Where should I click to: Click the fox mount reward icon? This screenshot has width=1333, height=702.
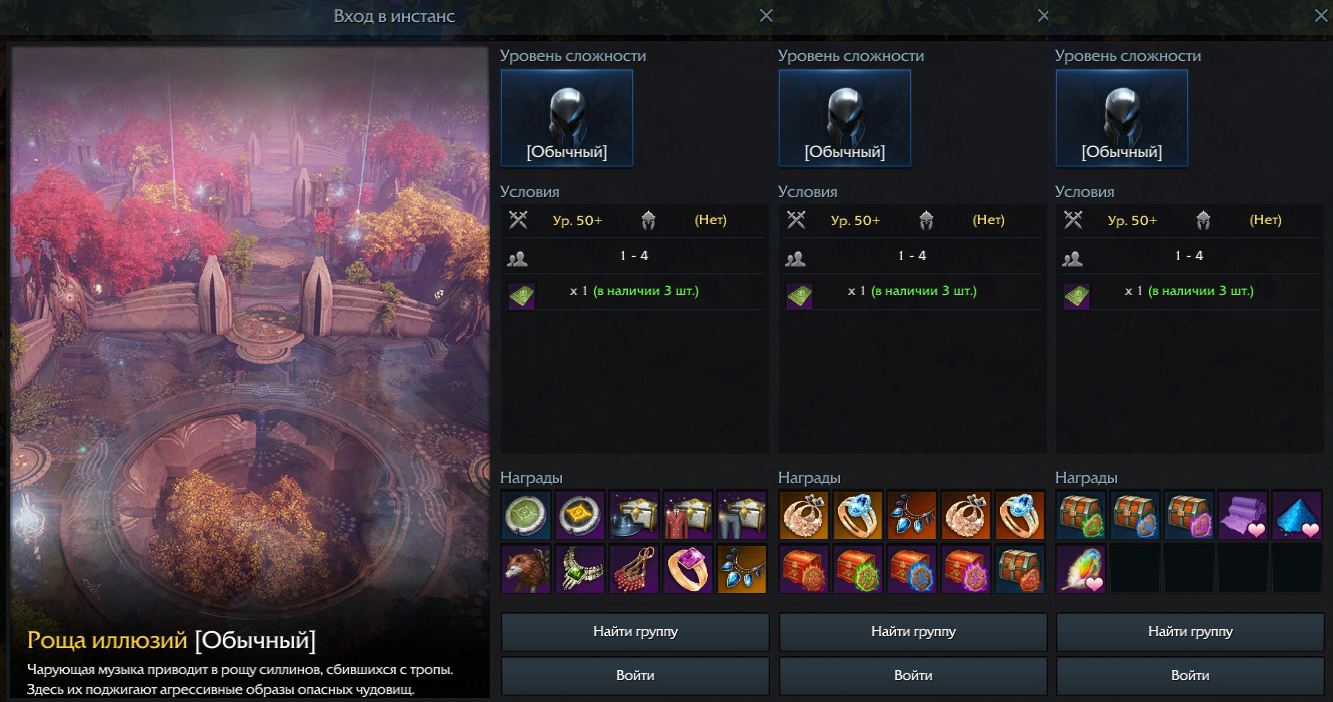[x=526, y=569]
